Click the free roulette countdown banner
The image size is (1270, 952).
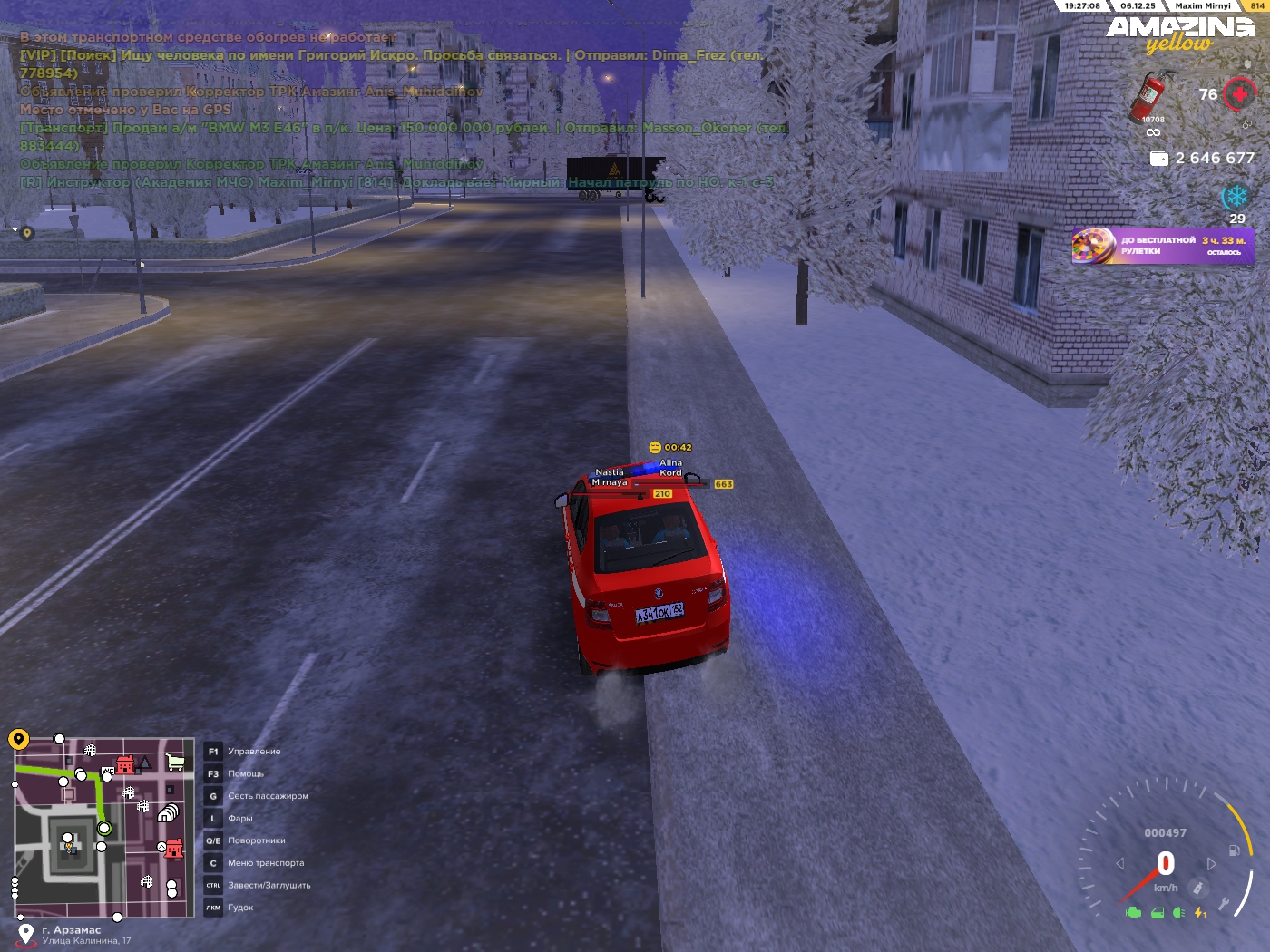[x=1162, y=246]
